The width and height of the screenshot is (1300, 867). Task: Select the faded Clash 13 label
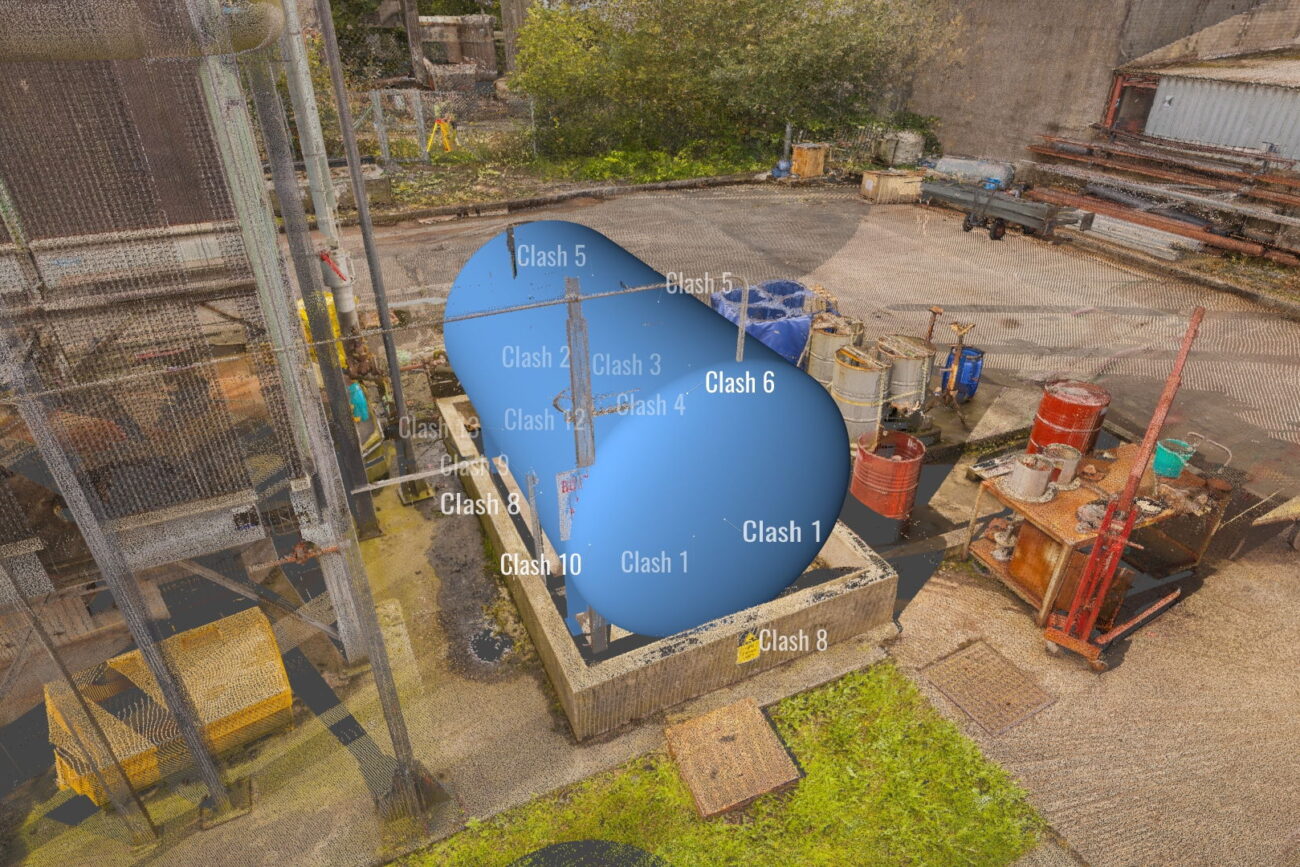(436, 428)
